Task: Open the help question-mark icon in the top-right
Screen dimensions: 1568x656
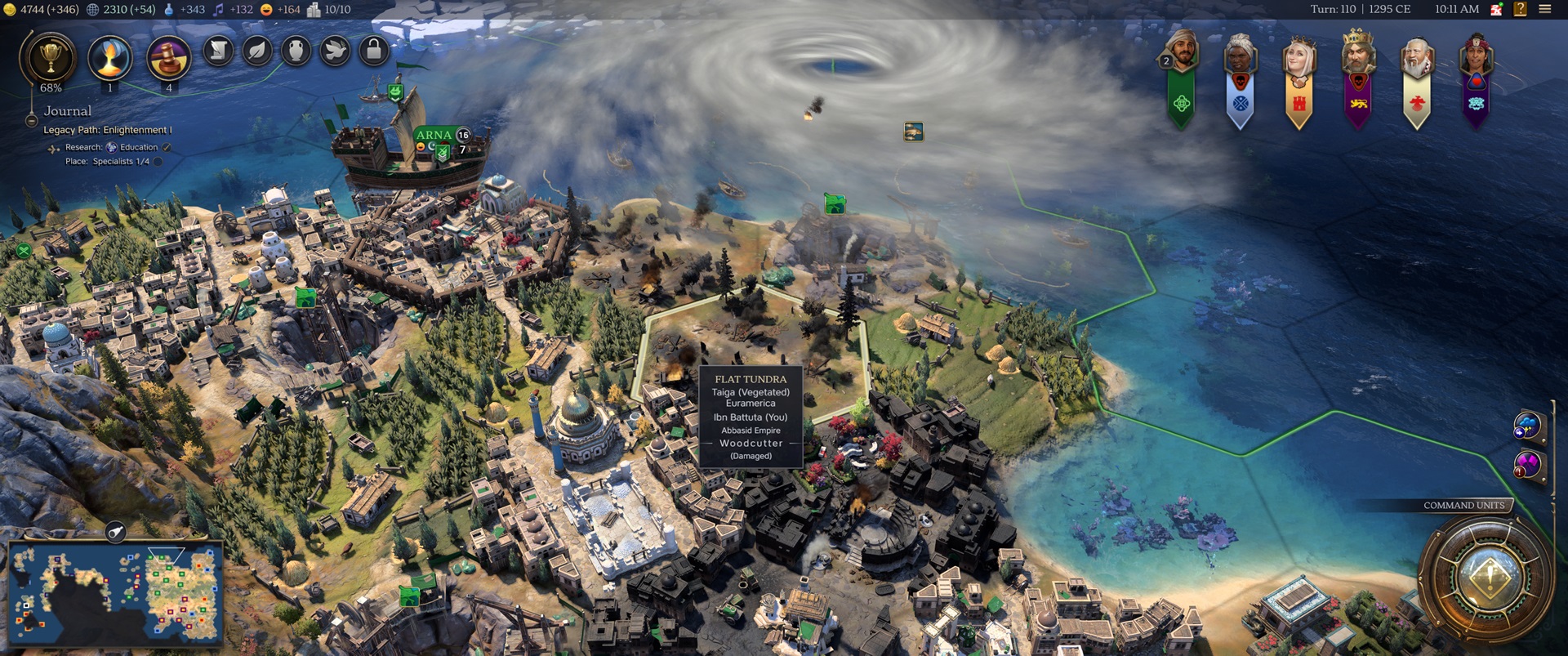Action: point(1520,9)
